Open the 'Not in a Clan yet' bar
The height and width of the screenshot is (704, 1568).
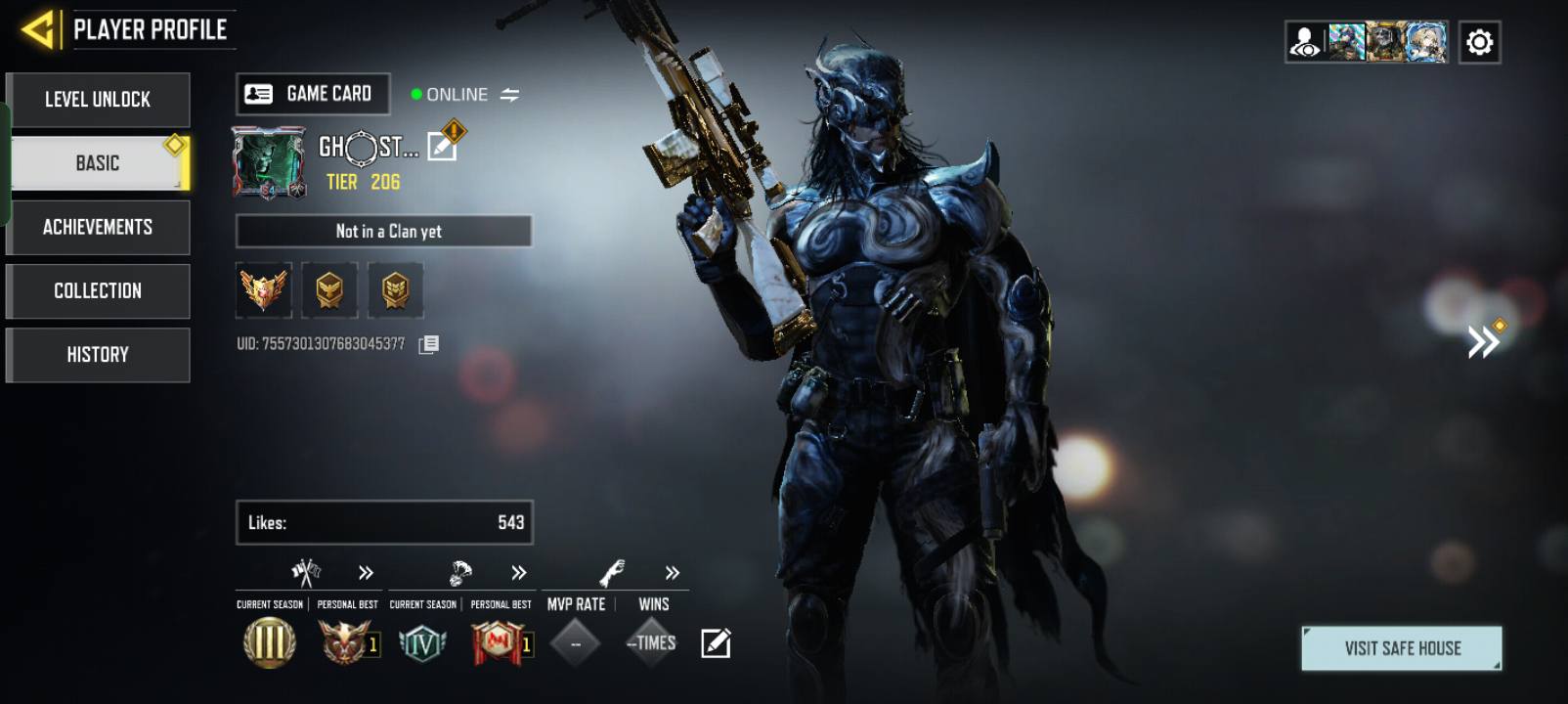pos(384,232)
